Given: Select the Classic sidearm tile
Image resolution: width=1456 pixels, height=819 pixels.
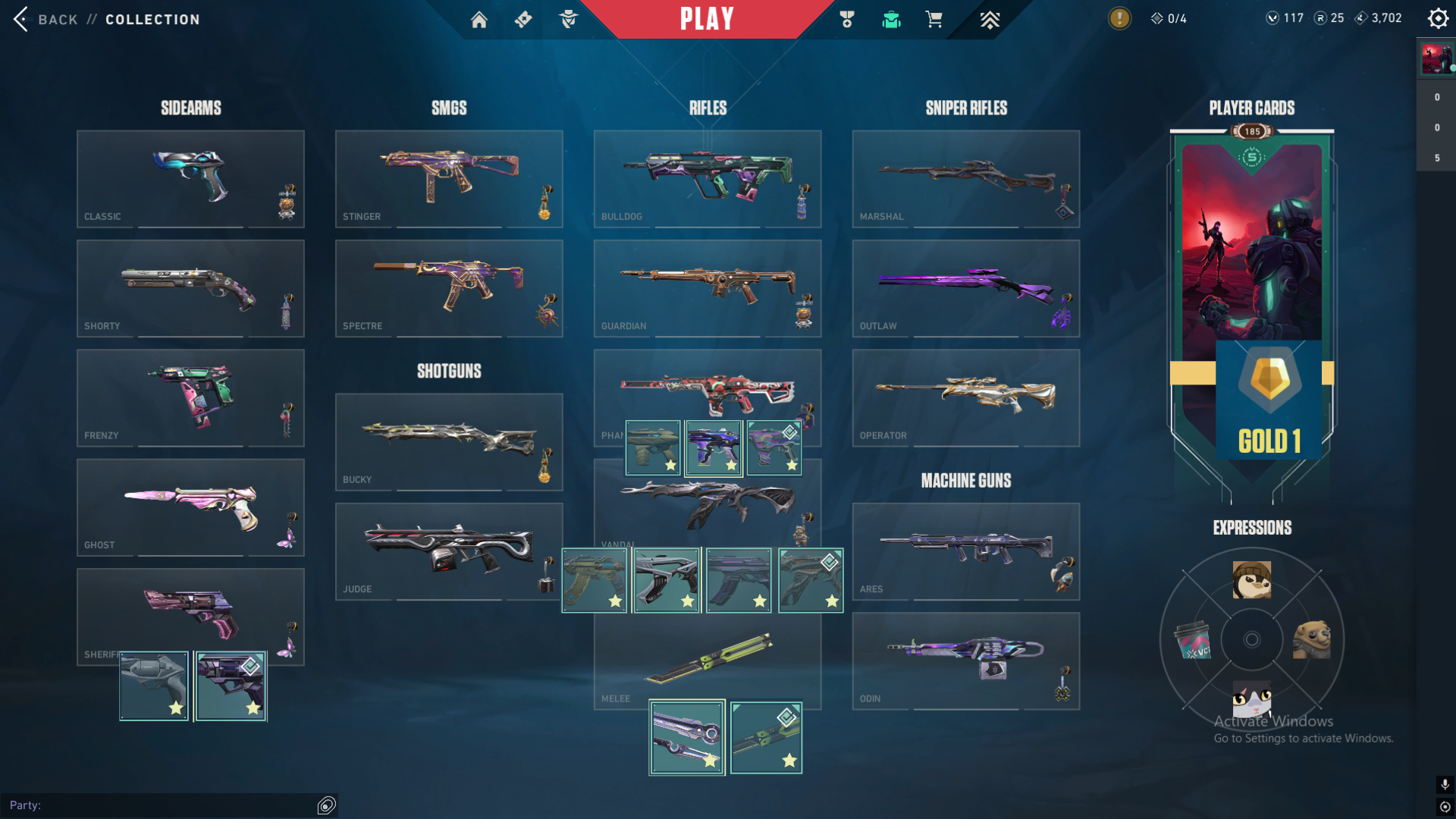Looking at the screenshot, I should 190,178.
